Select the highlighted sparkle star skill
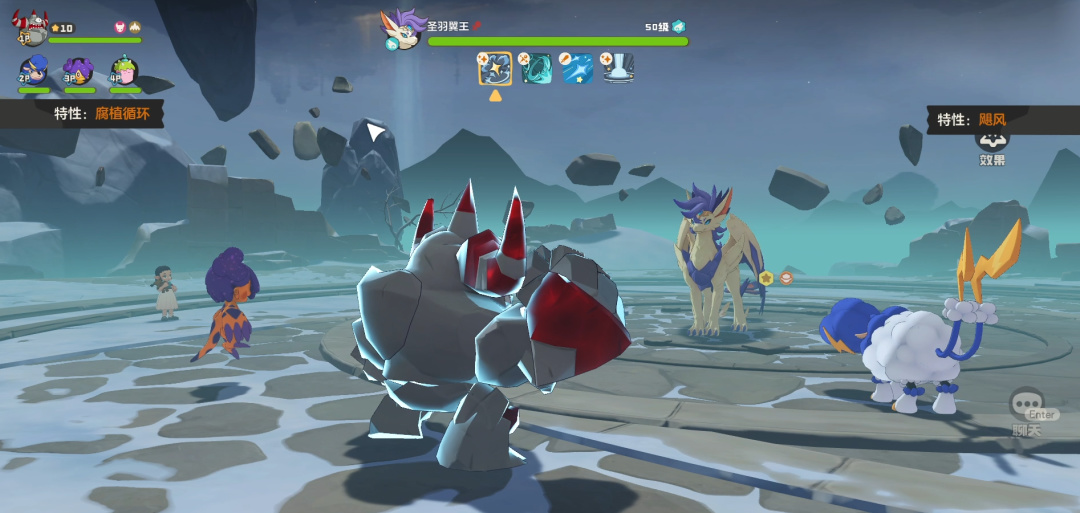The image size is (1080, 513). pos(495,68)
